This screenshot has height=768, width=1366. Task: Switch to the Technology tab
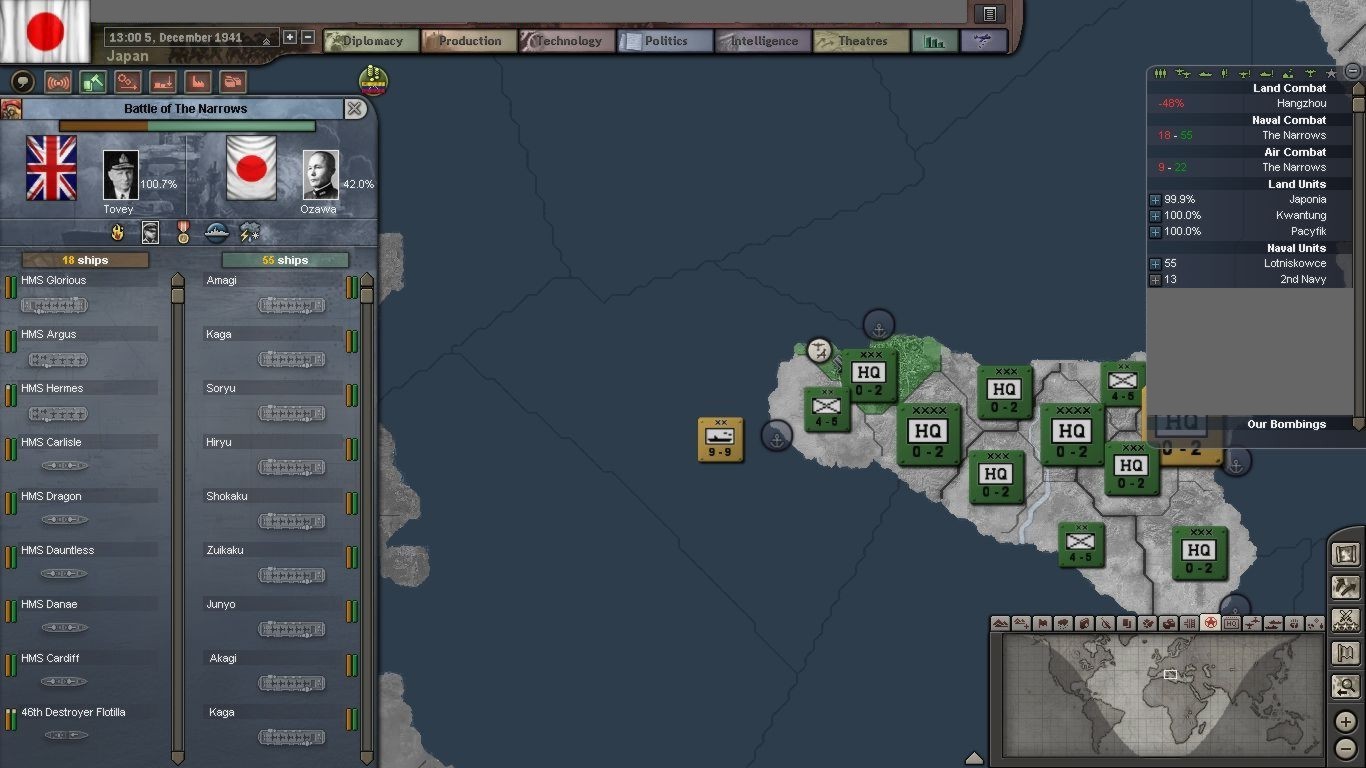(x=566, y=41)
